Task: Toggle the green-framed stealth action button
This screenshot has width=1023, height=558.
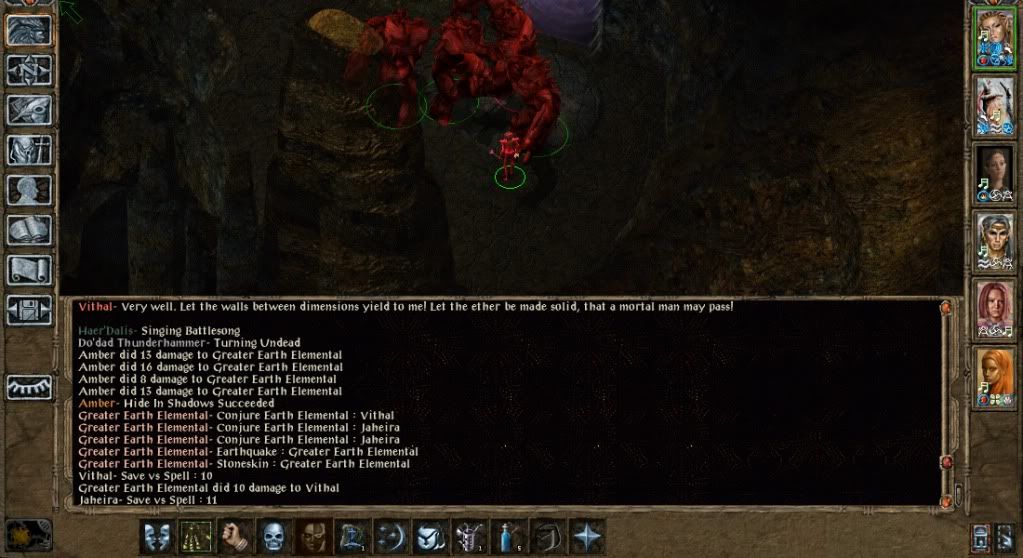Action: point(194,536)
